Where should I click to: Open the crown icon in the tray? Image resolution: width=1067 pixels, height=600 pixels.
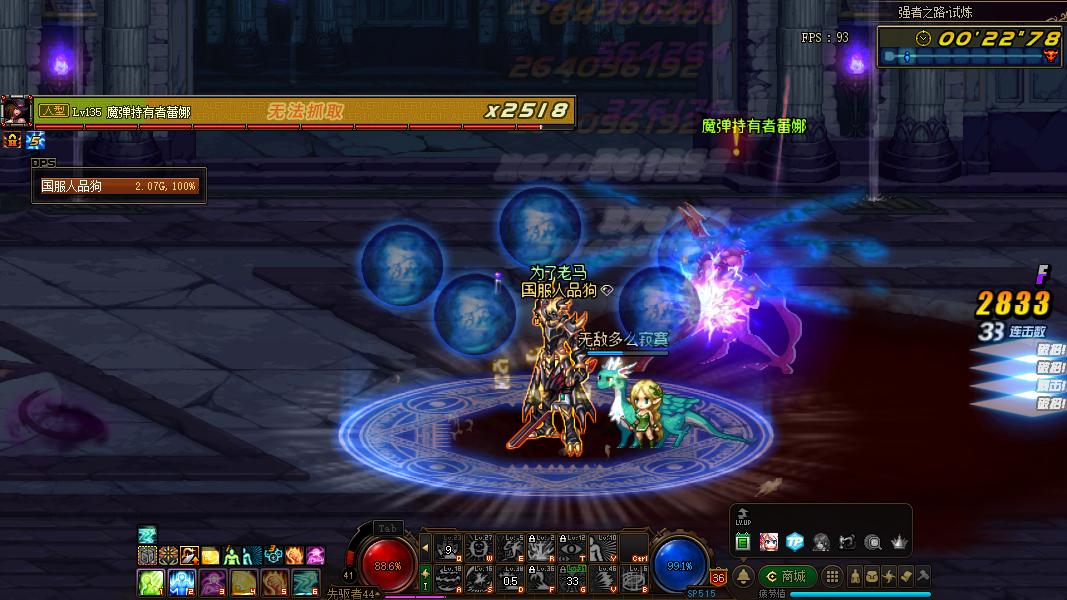pyautogui.click(x=899, y=542)
